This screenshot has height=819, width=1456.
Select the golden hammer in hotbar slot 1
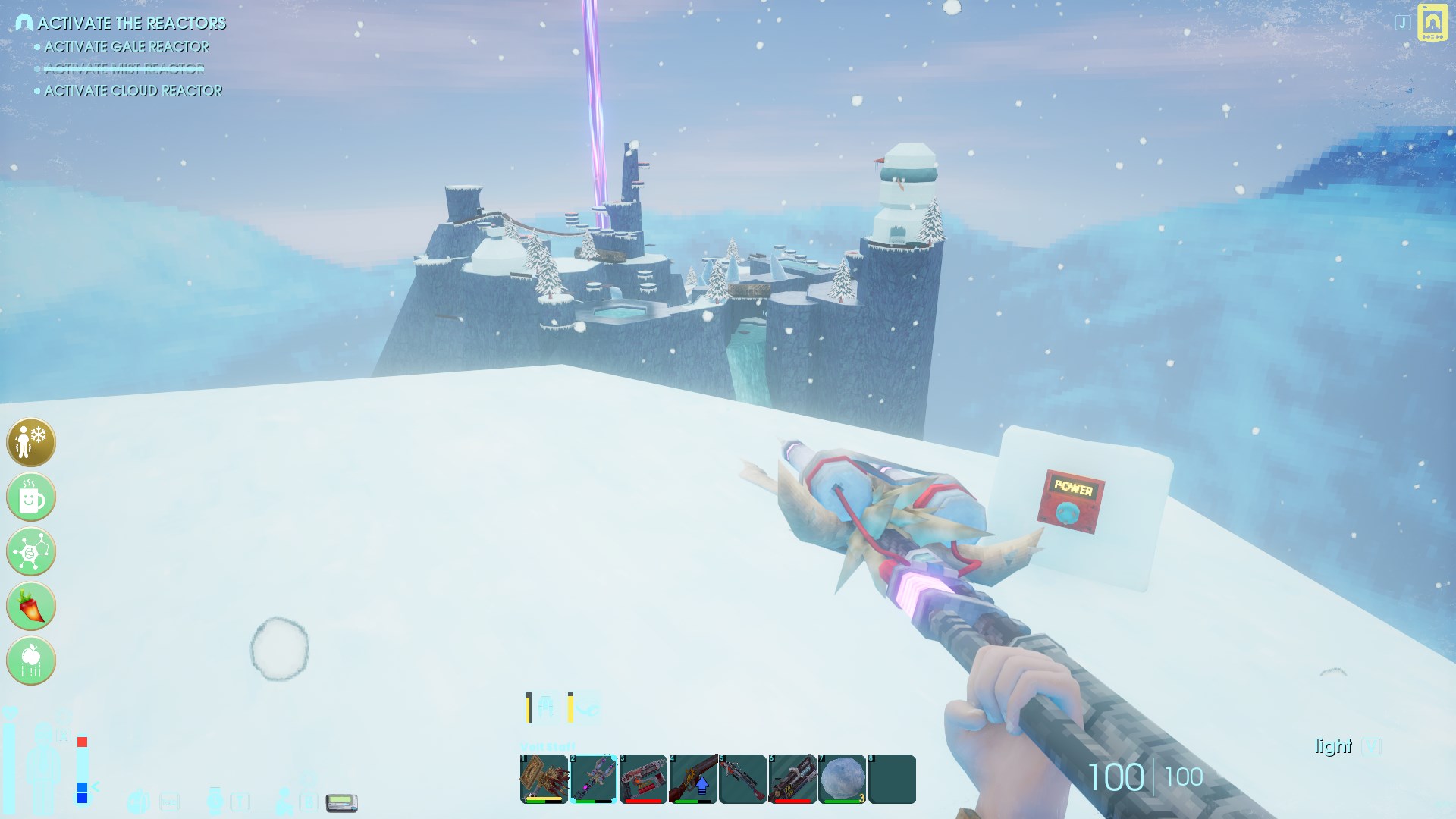[x=544, y=779]
